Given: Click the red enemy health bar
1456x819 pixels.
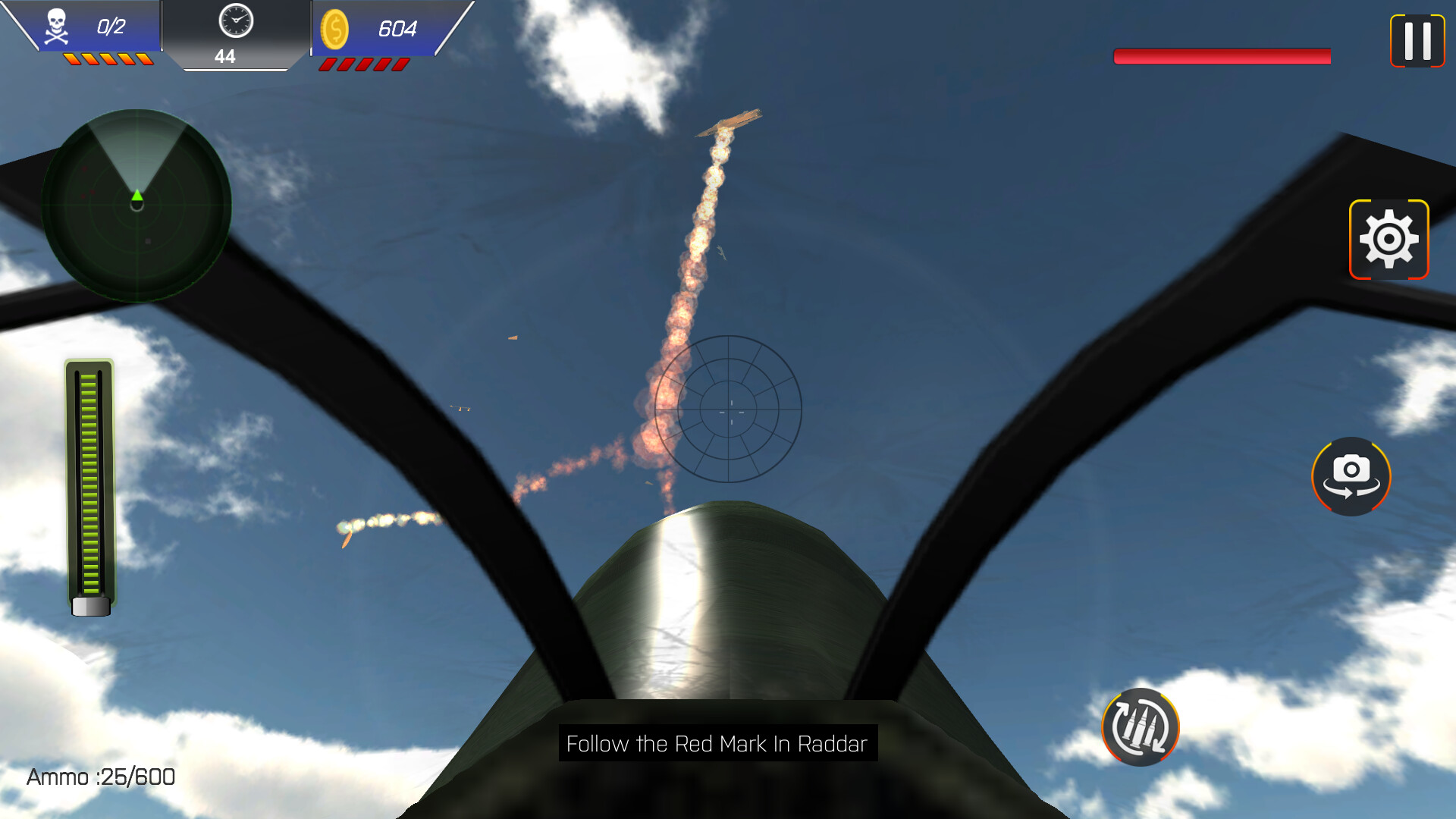Looking at the screenshot, I should pyautogui.click(x=1222, y=55).
